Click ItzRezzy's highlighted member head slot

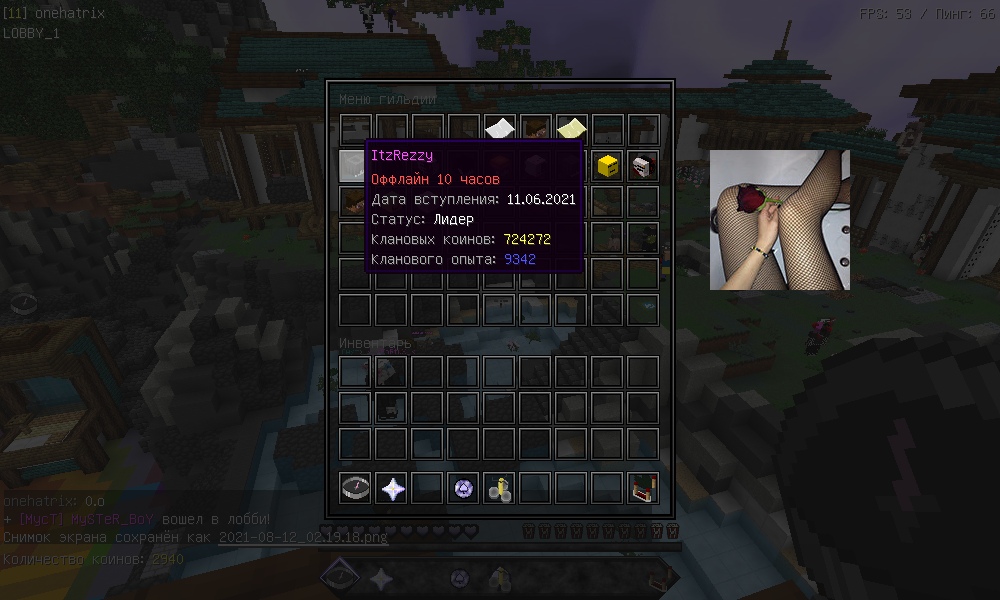point(356,166)
